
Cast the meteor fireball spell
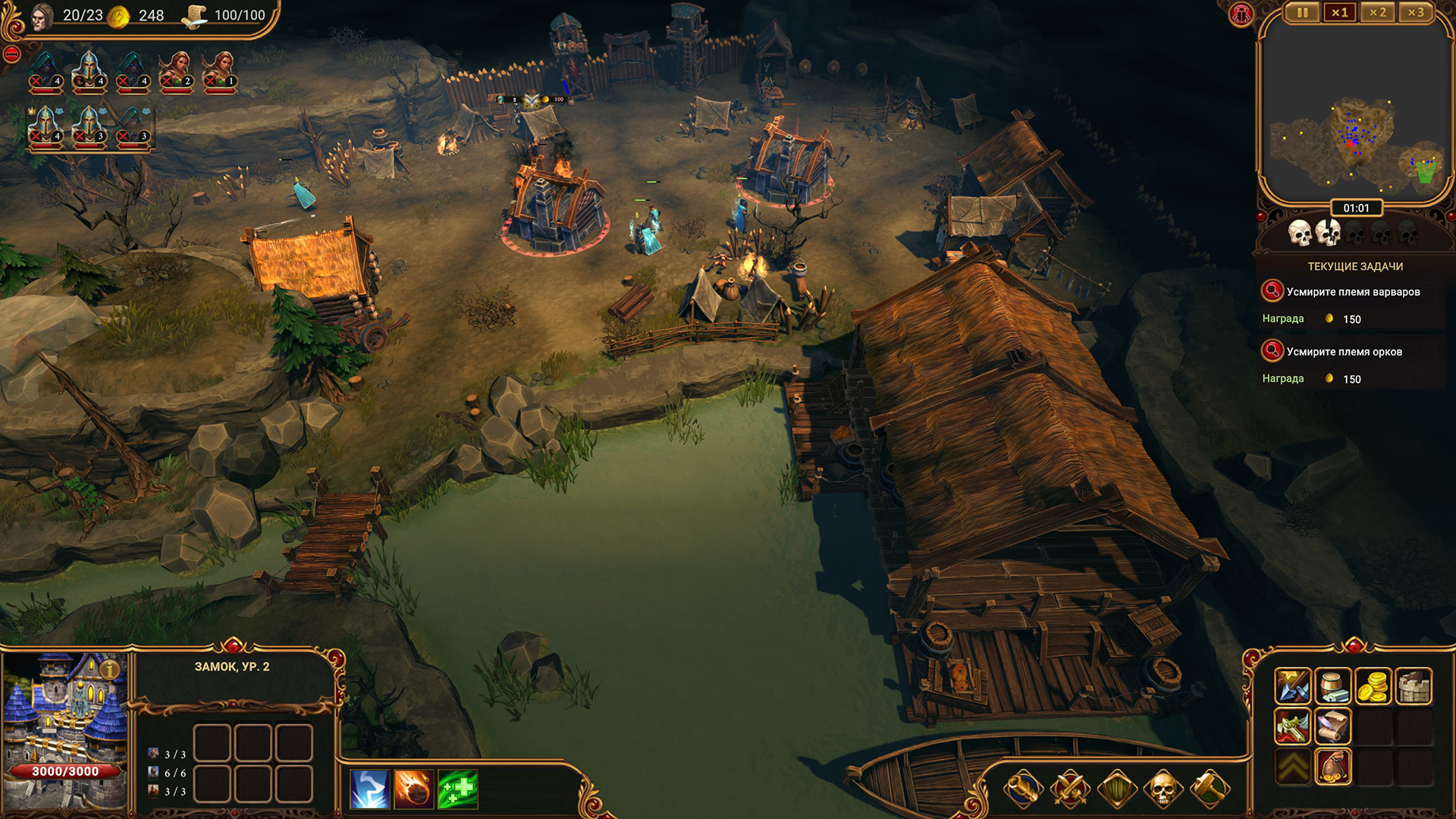413,789
